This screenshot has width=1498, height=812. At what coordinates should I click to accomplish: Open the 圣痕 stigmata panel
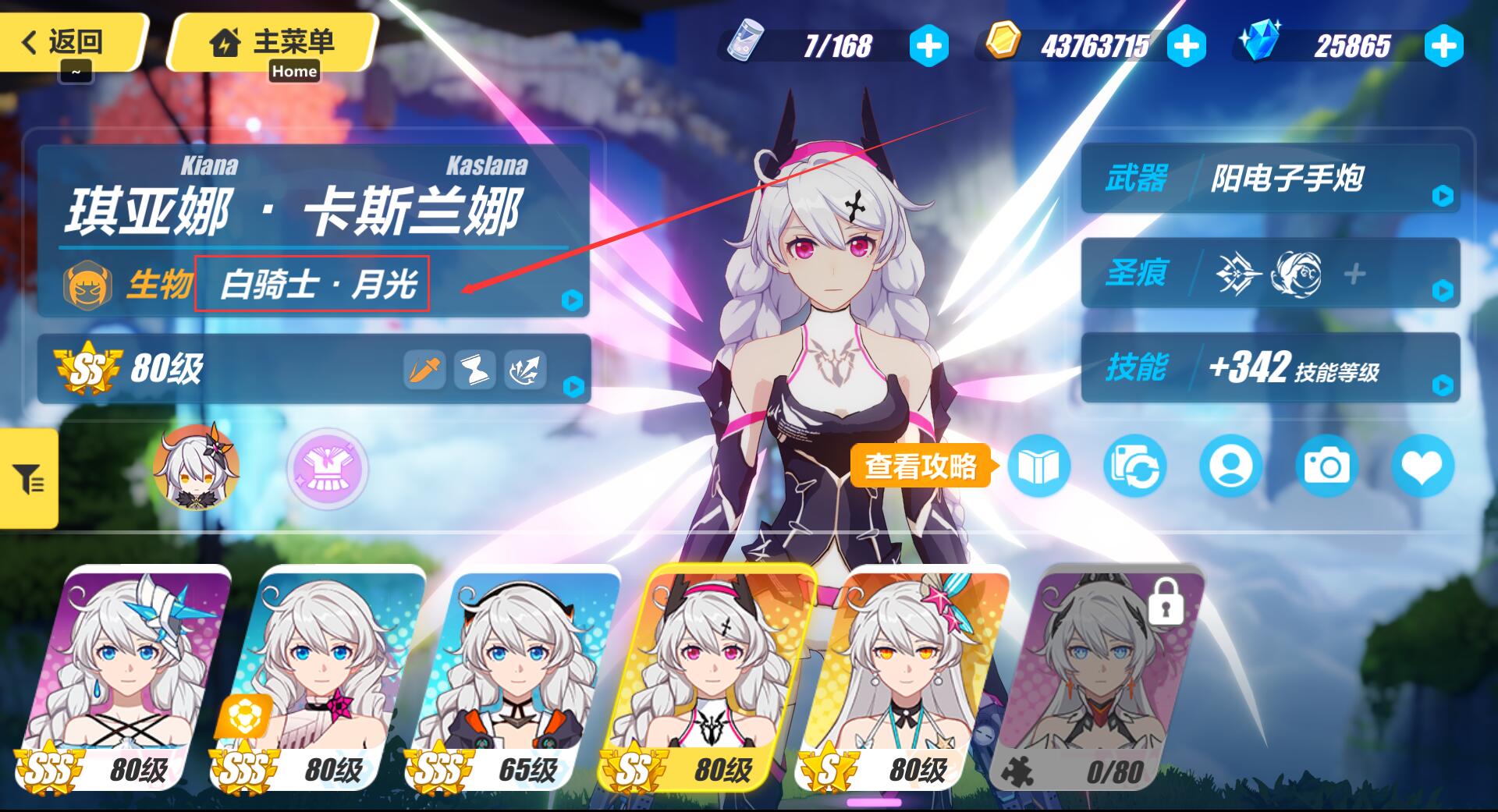[1270, 273]
